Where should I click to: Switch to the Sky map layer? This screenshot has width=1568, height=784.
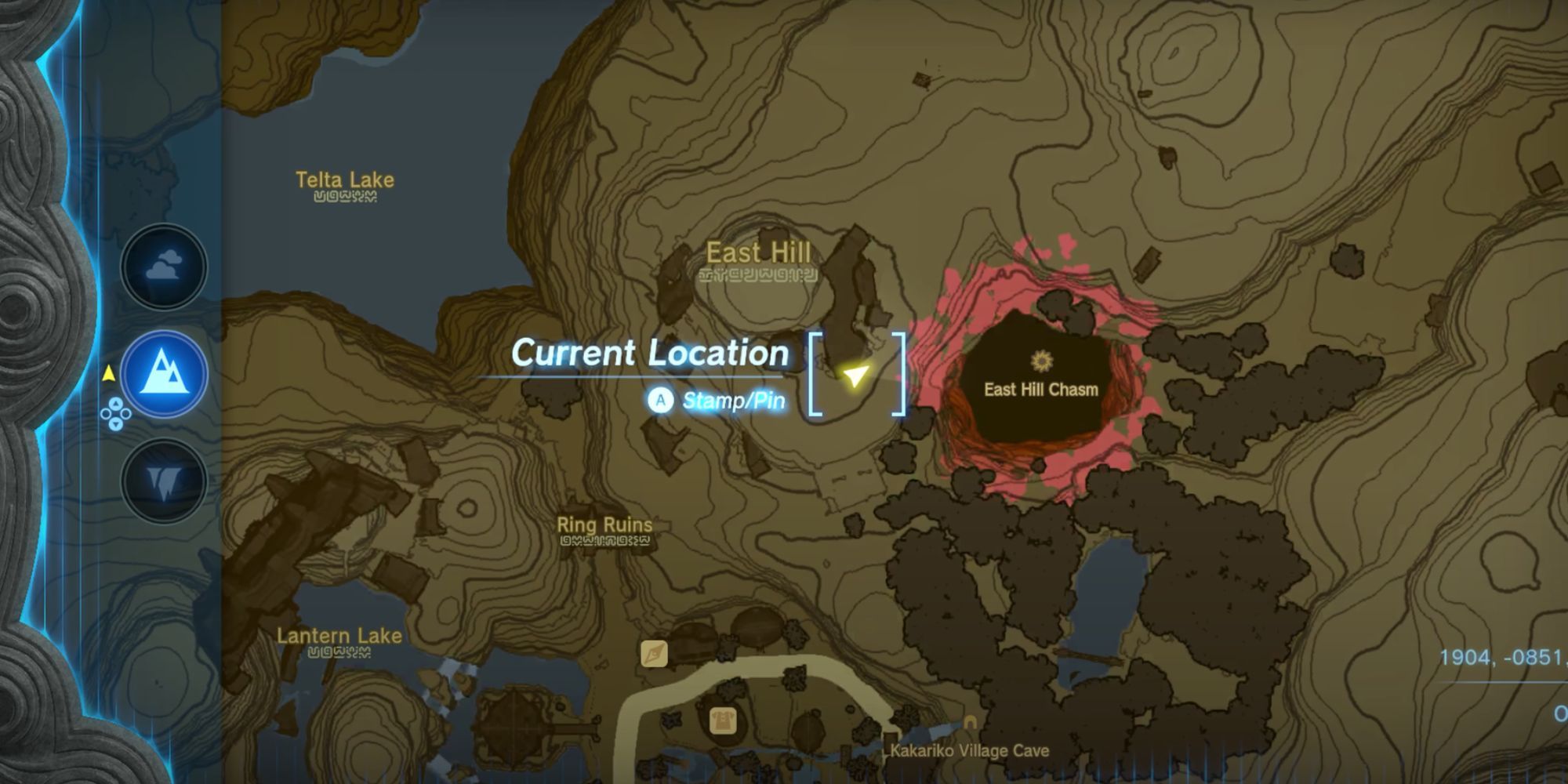pyautogui.click(x=164, y=267)
